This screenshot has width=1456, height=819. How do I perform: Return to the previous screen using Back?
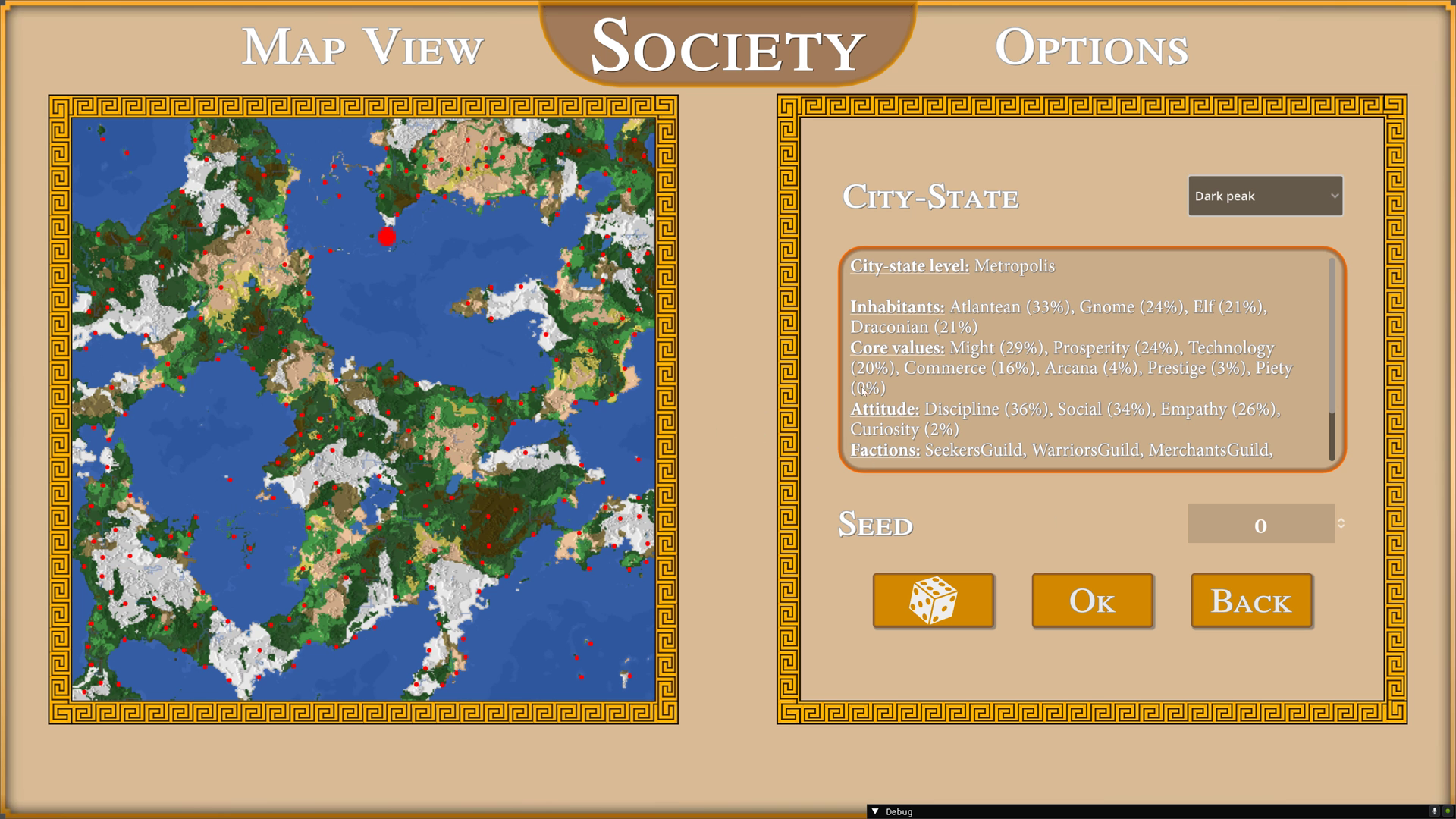(1250, 601)
